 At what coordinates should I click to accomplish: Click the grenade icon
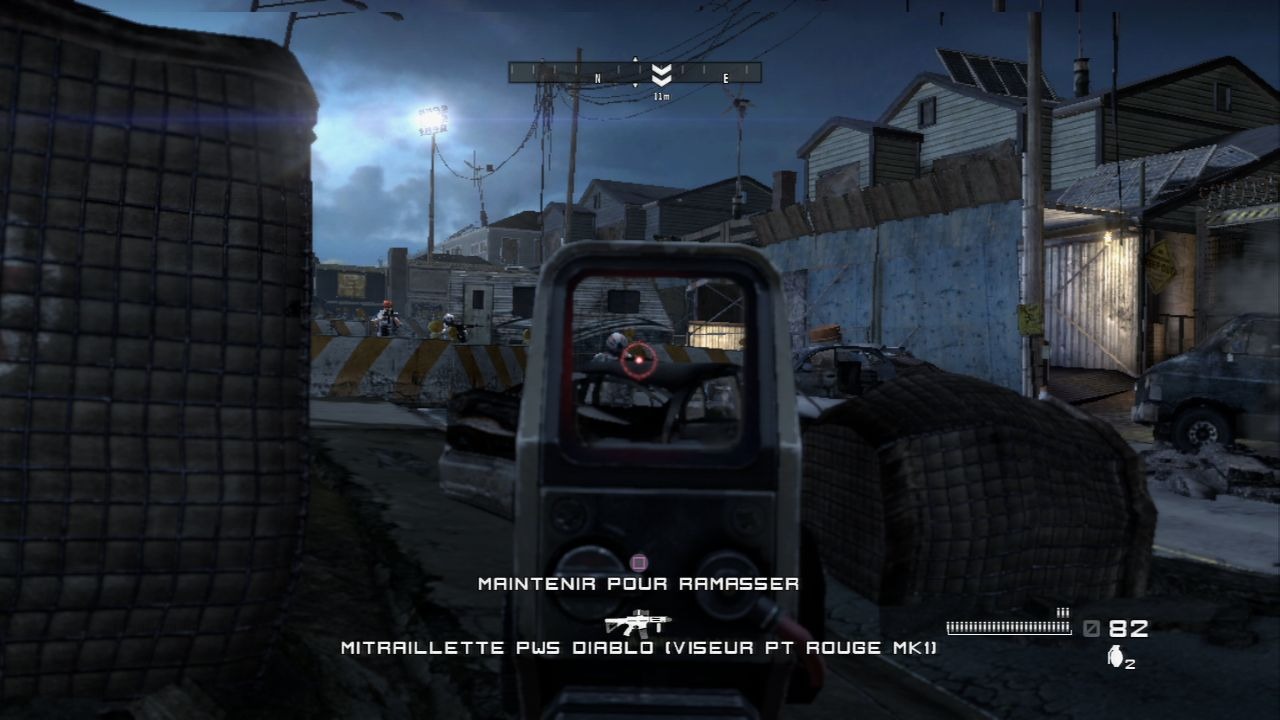click(1114, 657)
